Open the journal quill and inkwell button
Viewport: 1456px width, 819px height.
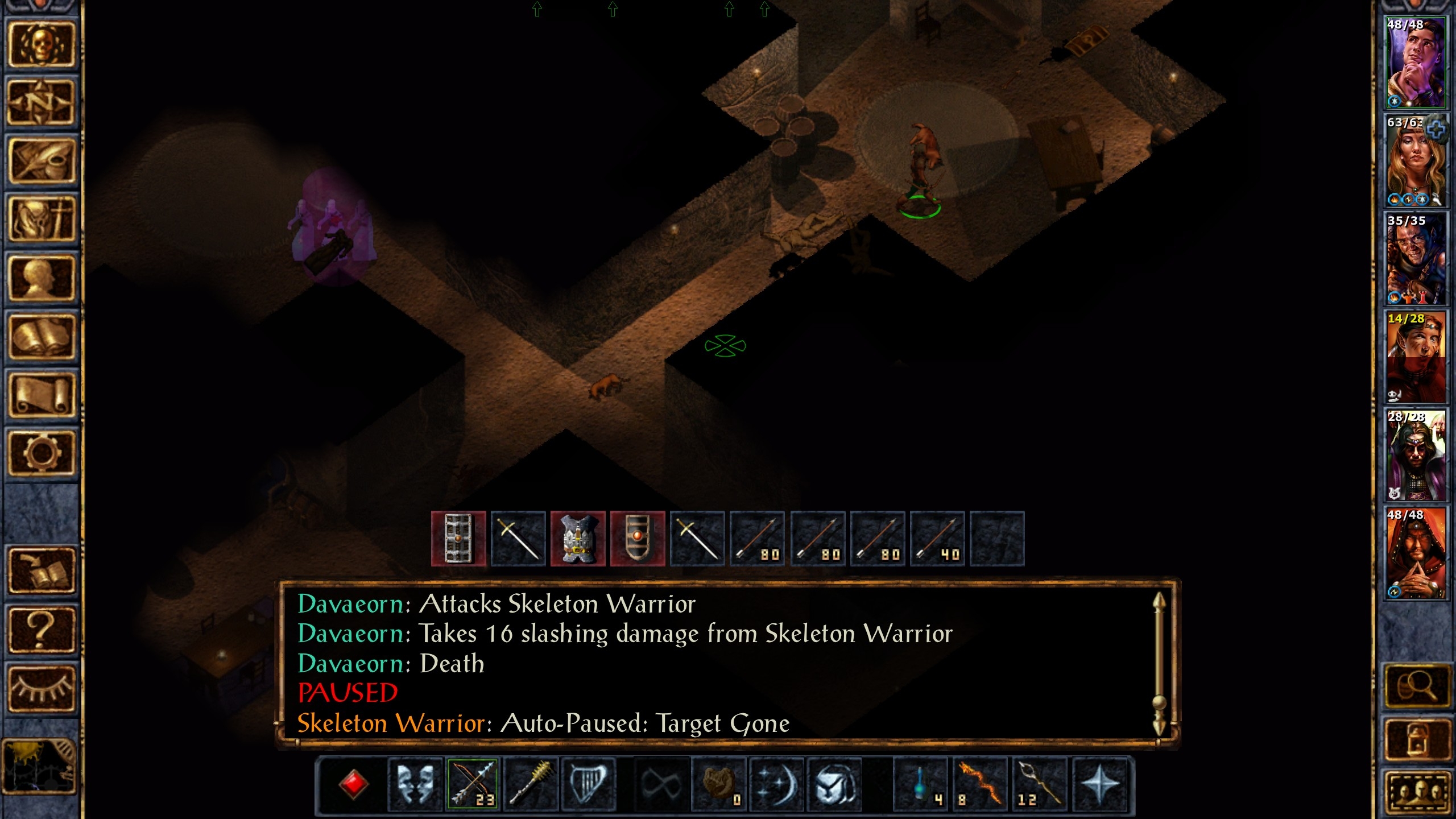41,161
